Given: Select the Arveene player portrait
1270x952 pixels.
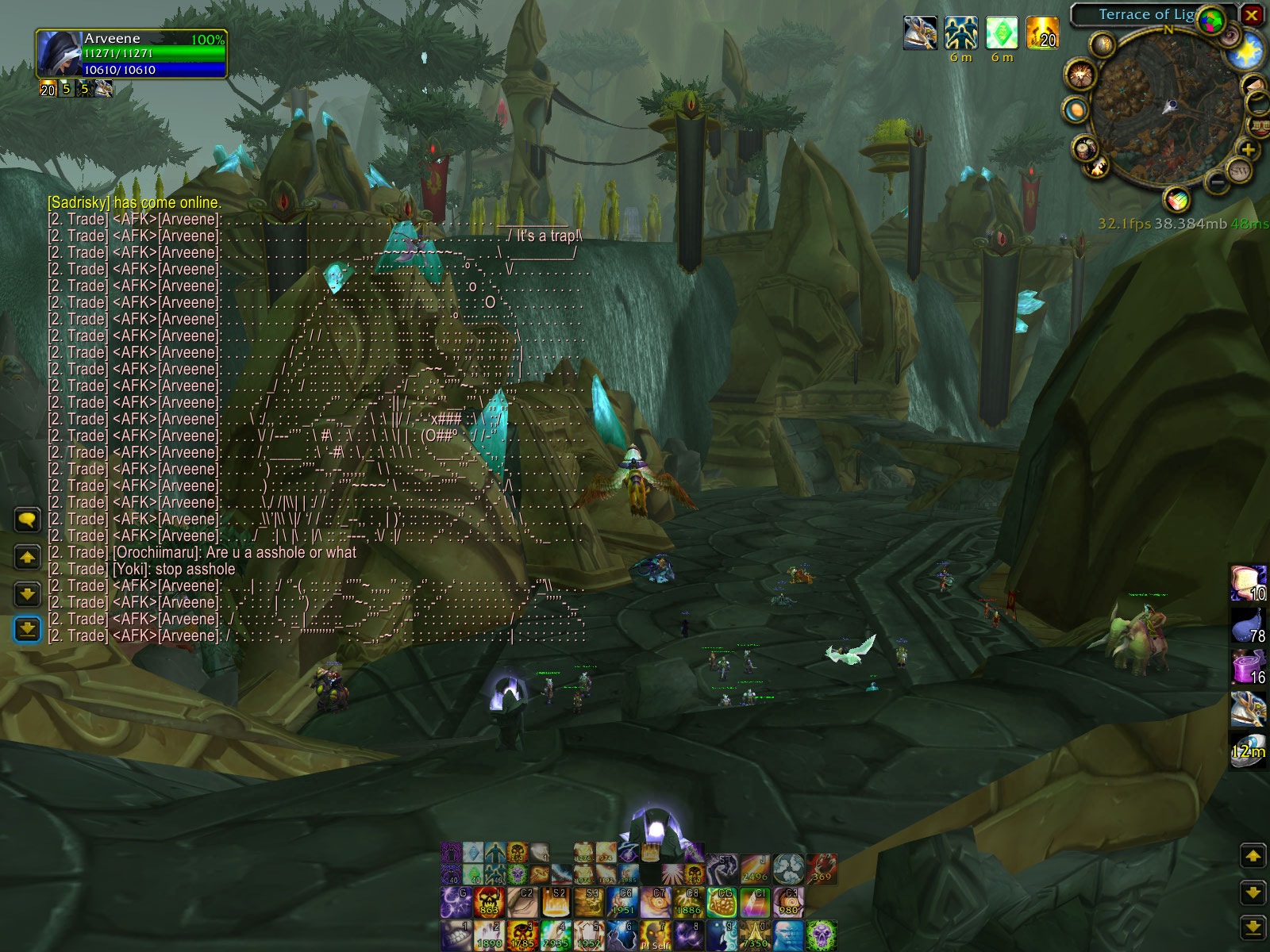Looking at the screenshot, I should click(x=59, y=53).
